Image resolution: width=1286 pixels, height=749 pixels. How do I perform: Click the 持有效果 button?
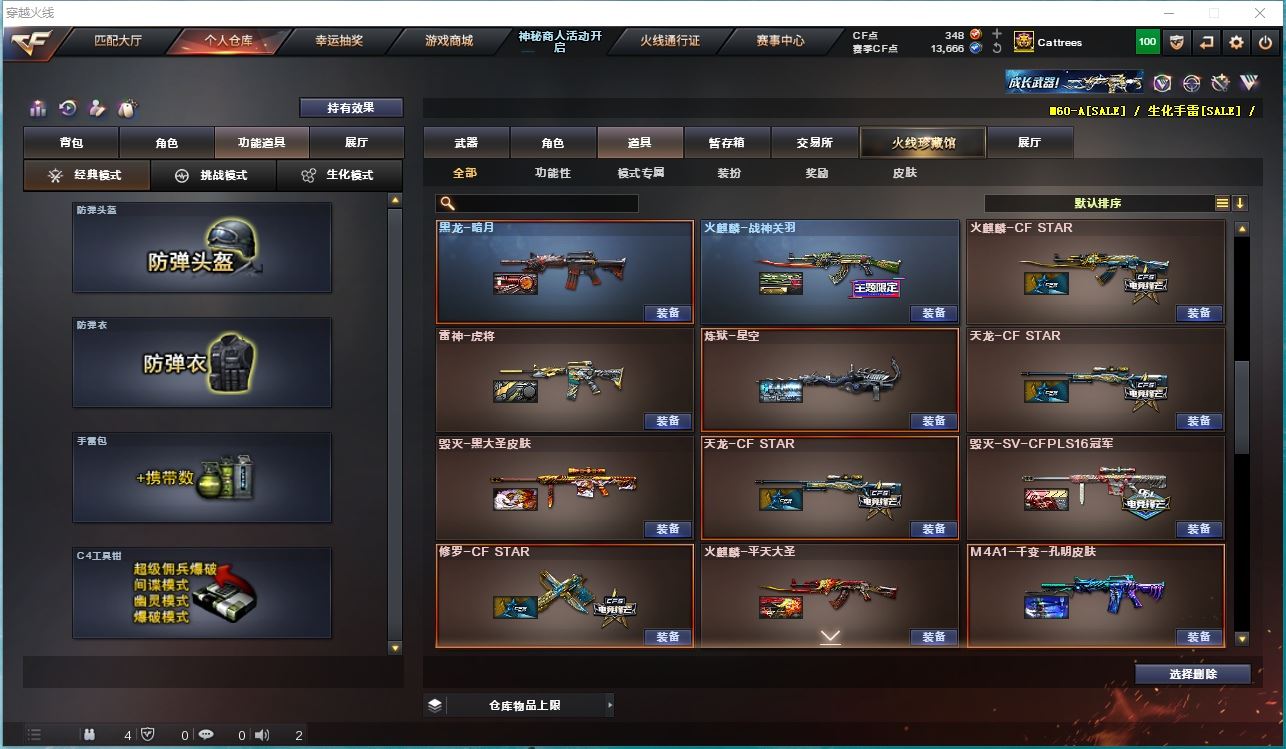[x=351, y=108]
